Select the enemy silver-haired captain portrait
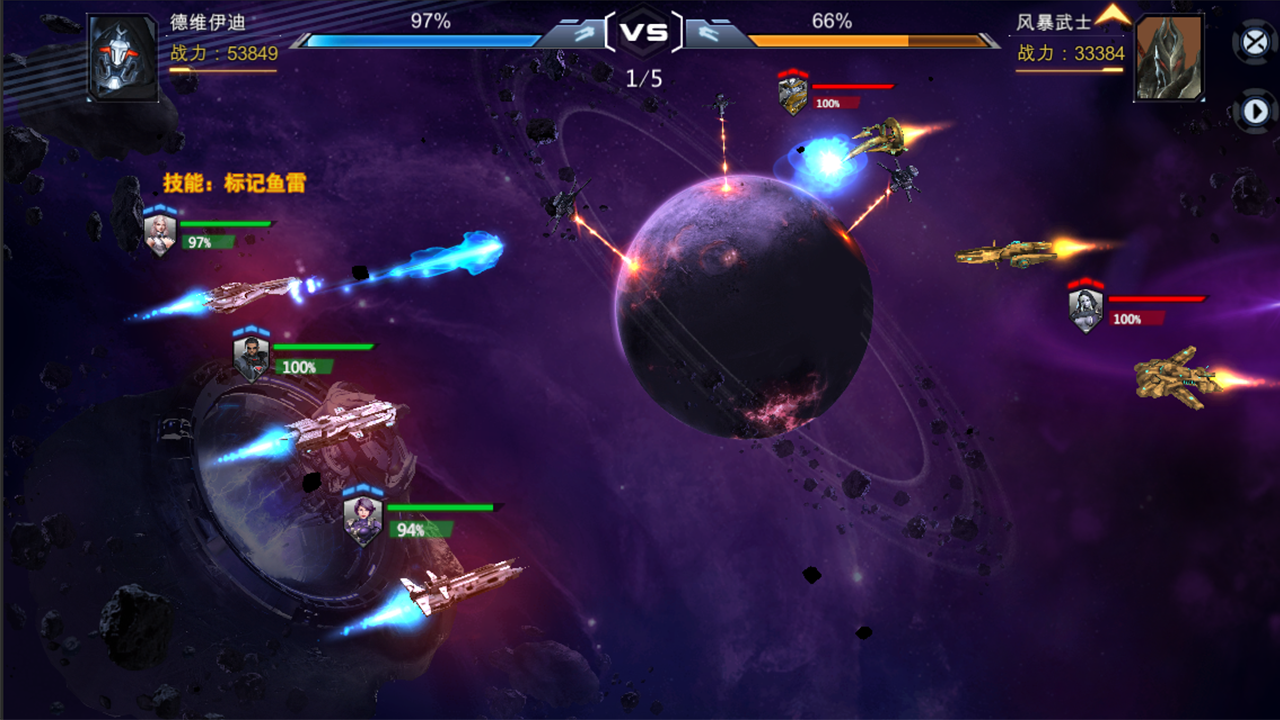The width and height of the screenshot is (1280, 720). (1085, 310)
